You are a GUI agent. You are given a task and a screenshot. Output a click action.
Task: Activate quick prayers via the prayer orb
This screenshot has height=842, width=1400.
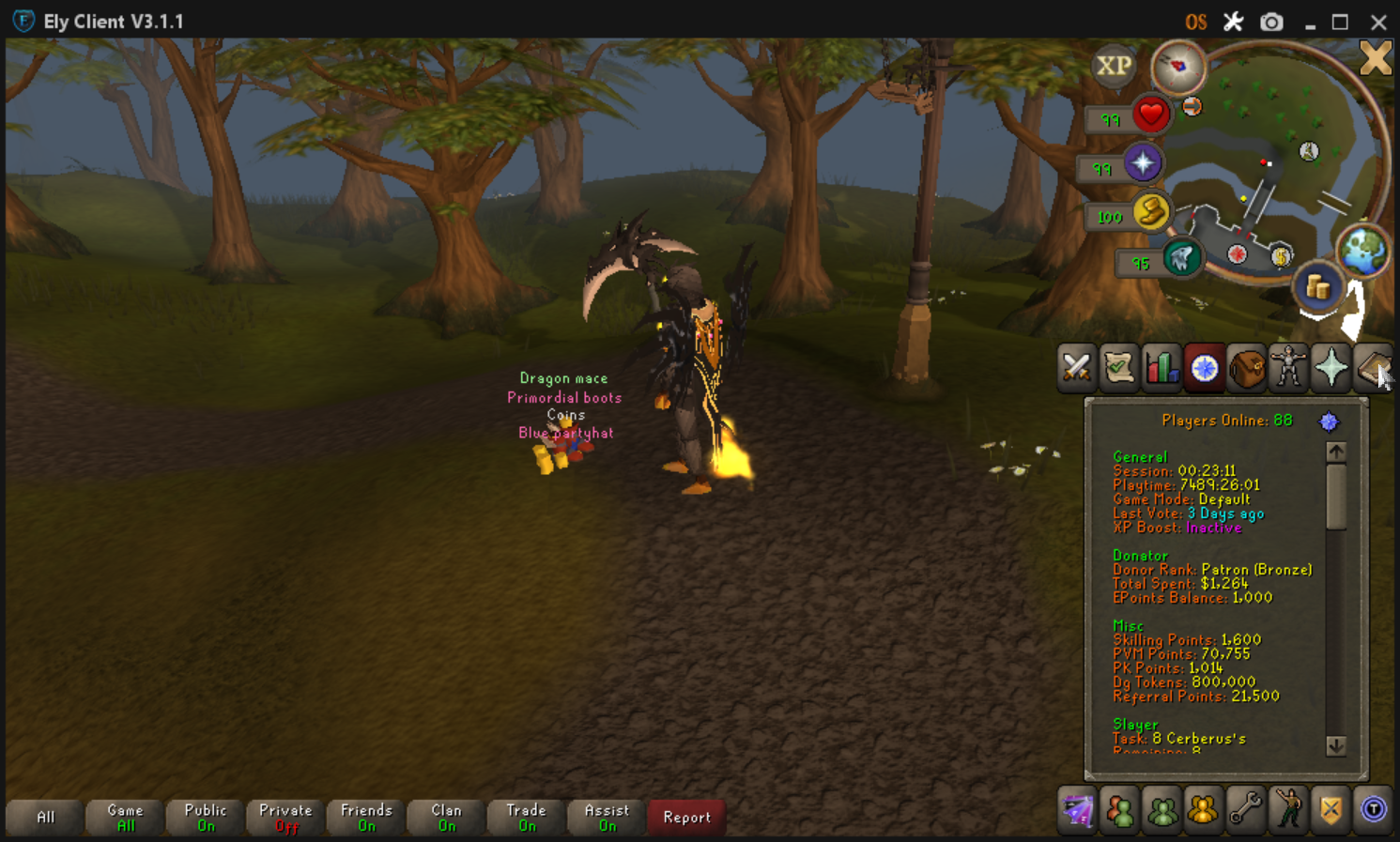(x=1143, y=164)
